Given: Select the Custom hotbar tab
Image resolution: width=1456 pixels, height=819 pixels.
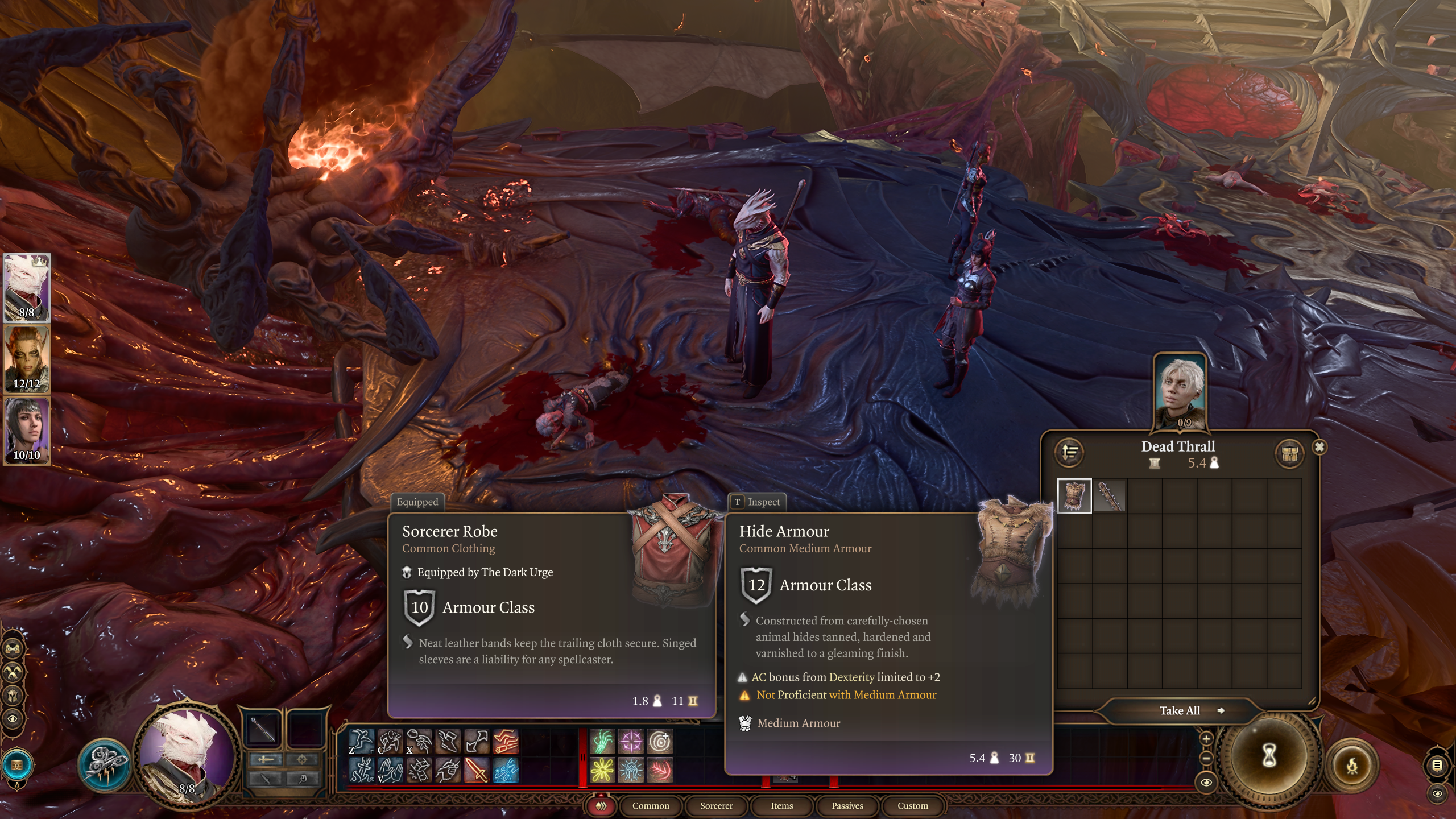Looking at the screenshot, I should tap(912, 805).
